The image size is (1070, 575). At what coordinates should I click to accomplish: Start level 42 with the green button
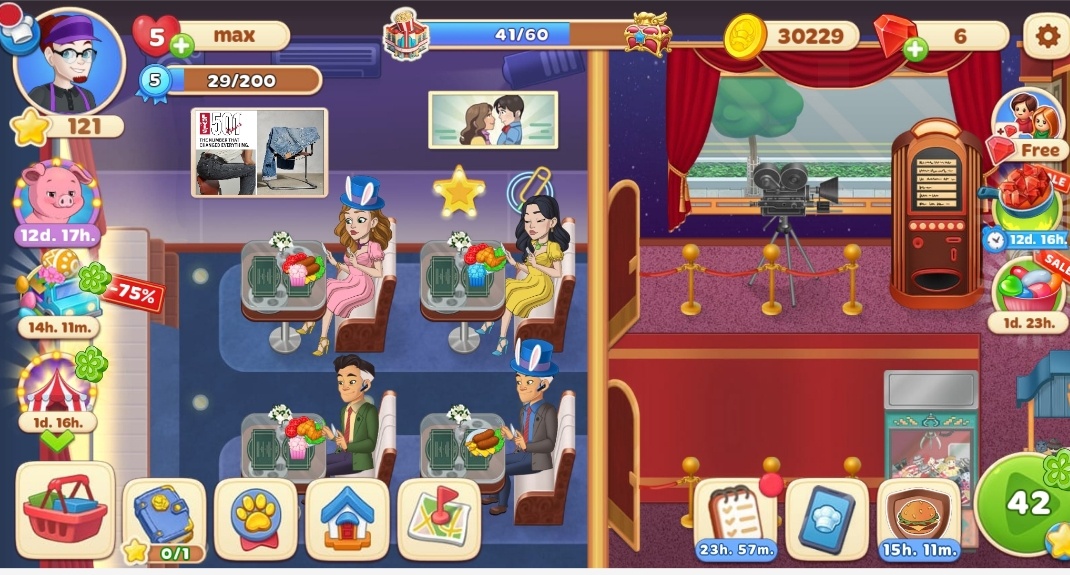[1027, 504]
